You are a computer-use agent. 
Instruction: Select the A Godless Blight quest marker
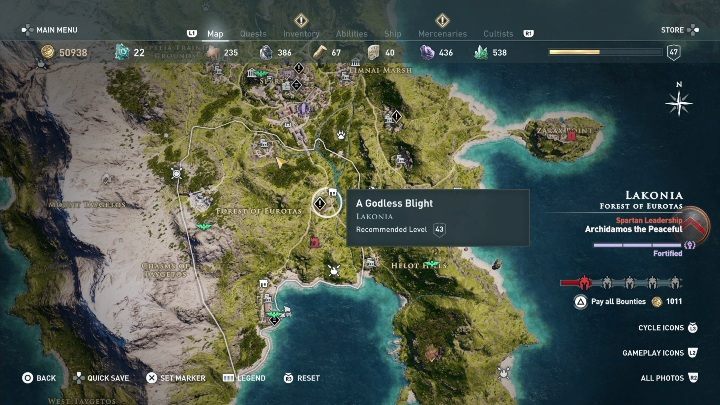[x=319, y=203]
